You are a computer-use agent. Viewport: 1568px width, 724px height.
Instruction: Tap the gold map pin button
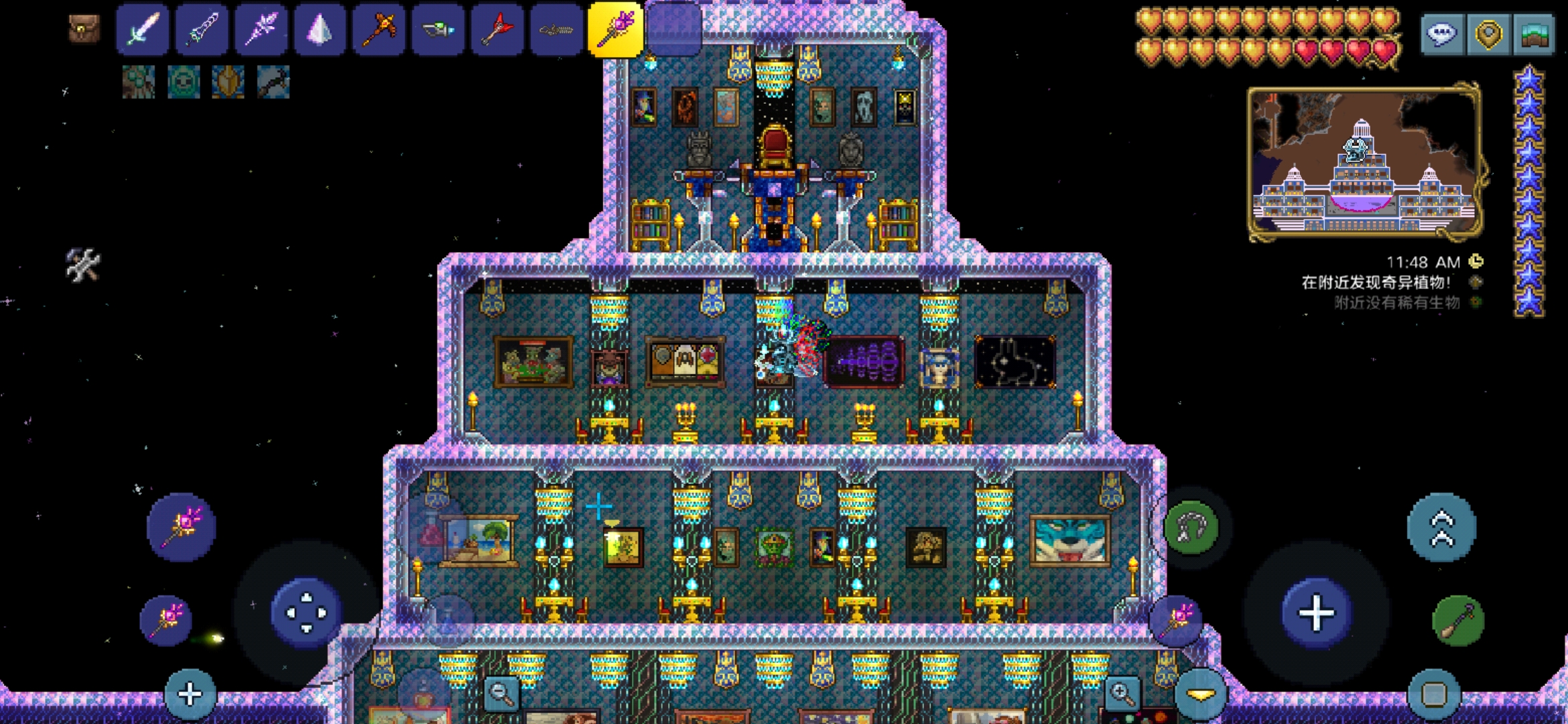[1488, 34]
